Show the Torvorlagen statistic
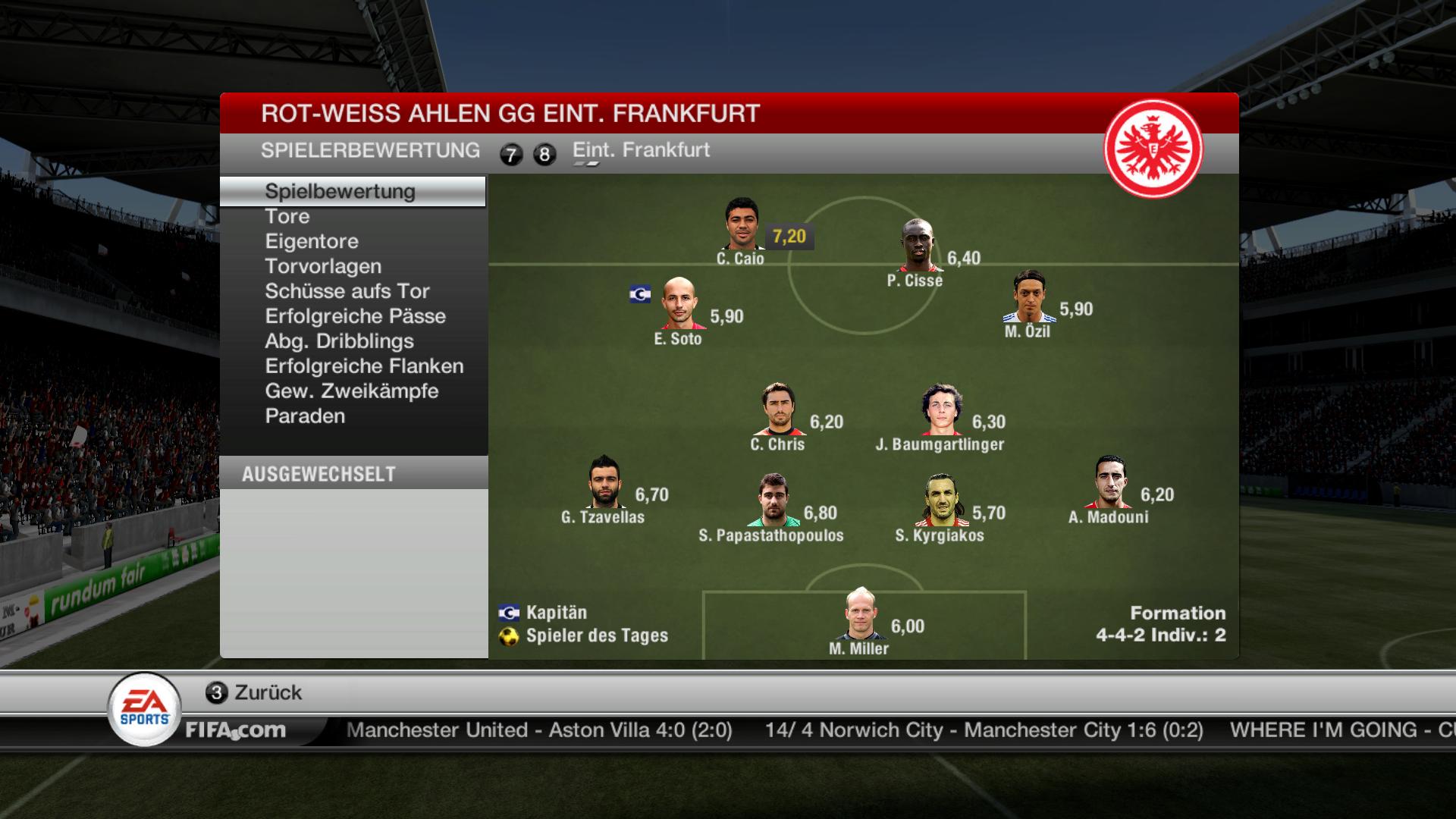This screenshot has height=819, width=1456. click(323, 267)
